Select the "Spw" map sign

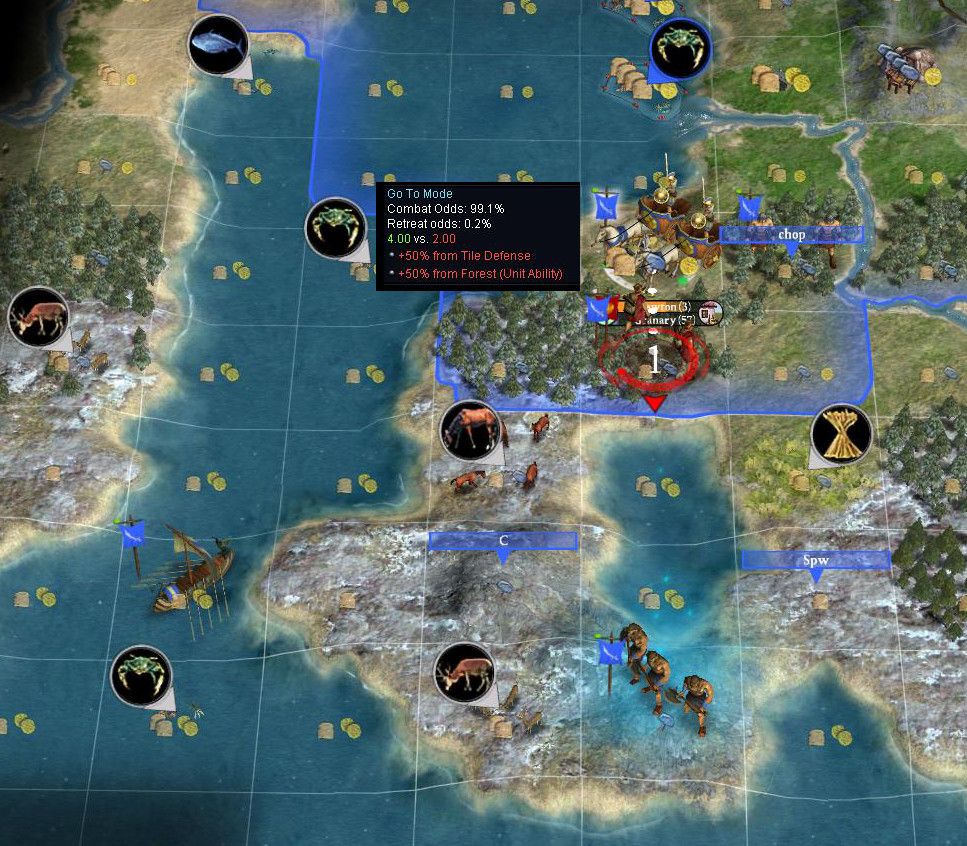[x=815, y=560]
